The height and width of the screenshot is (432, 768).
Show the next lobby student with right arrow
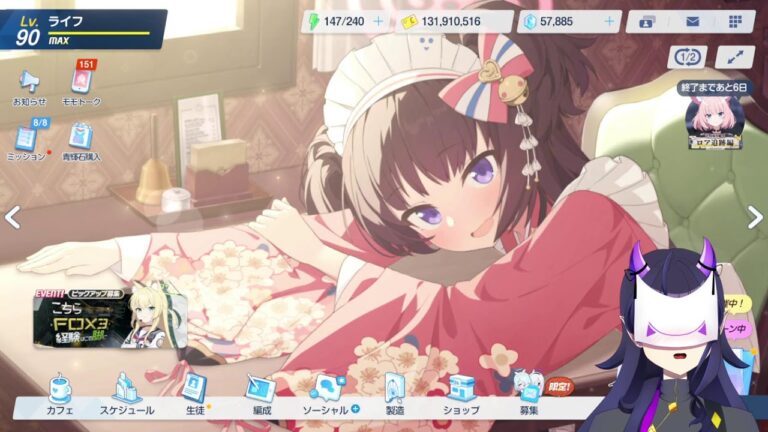(x=754, y=216)
